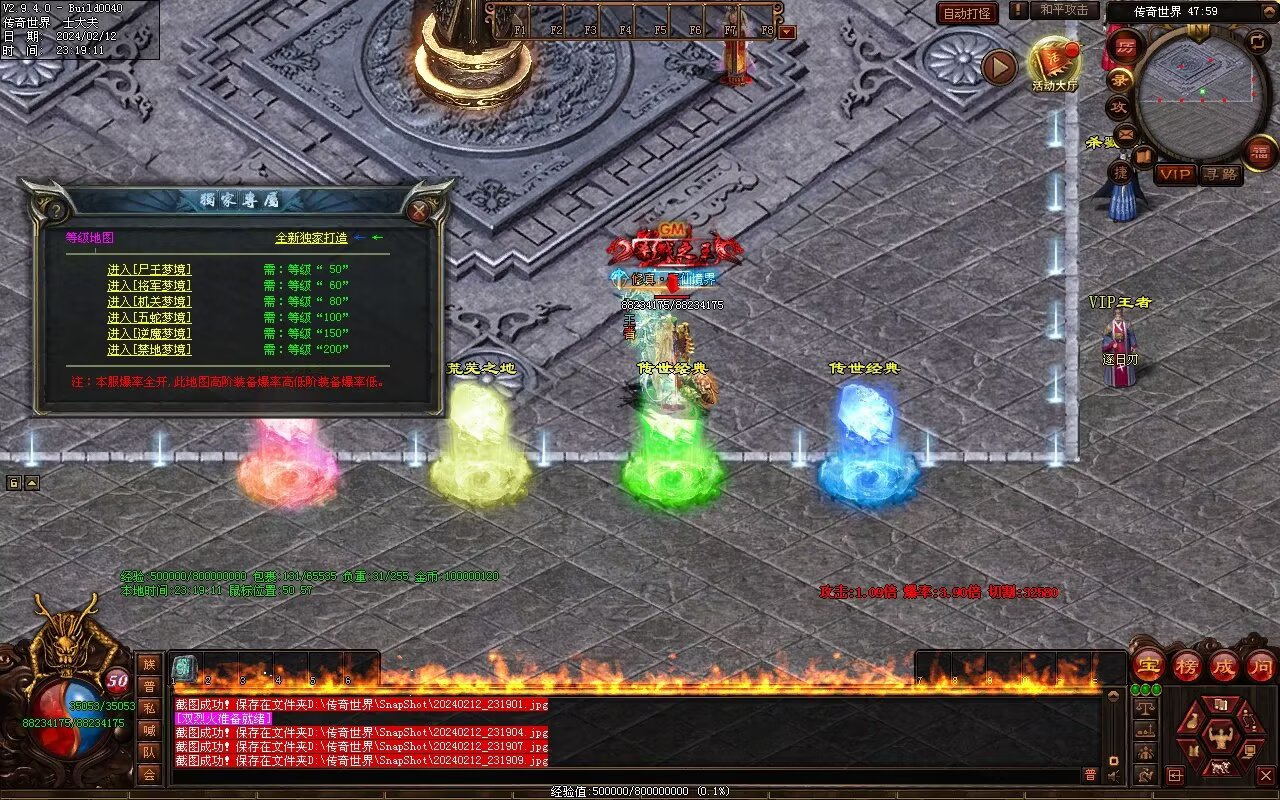The width and height of the screenshot is (1280, 800).
Task: Close the 独家专属 map dialog
Action: [419, 211]
